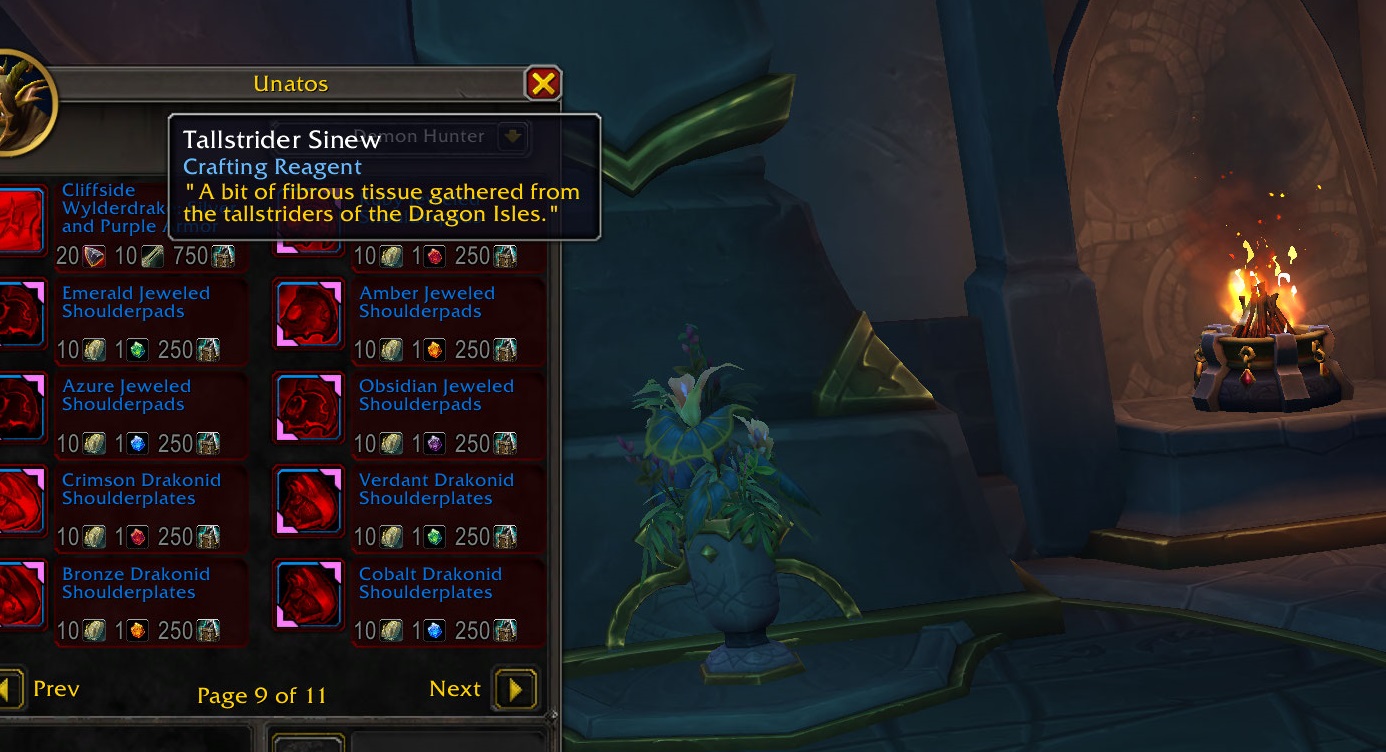
Task: Select the Crimson Drakonid Shoulderplates item icon
Action: (x=18, y=500)
